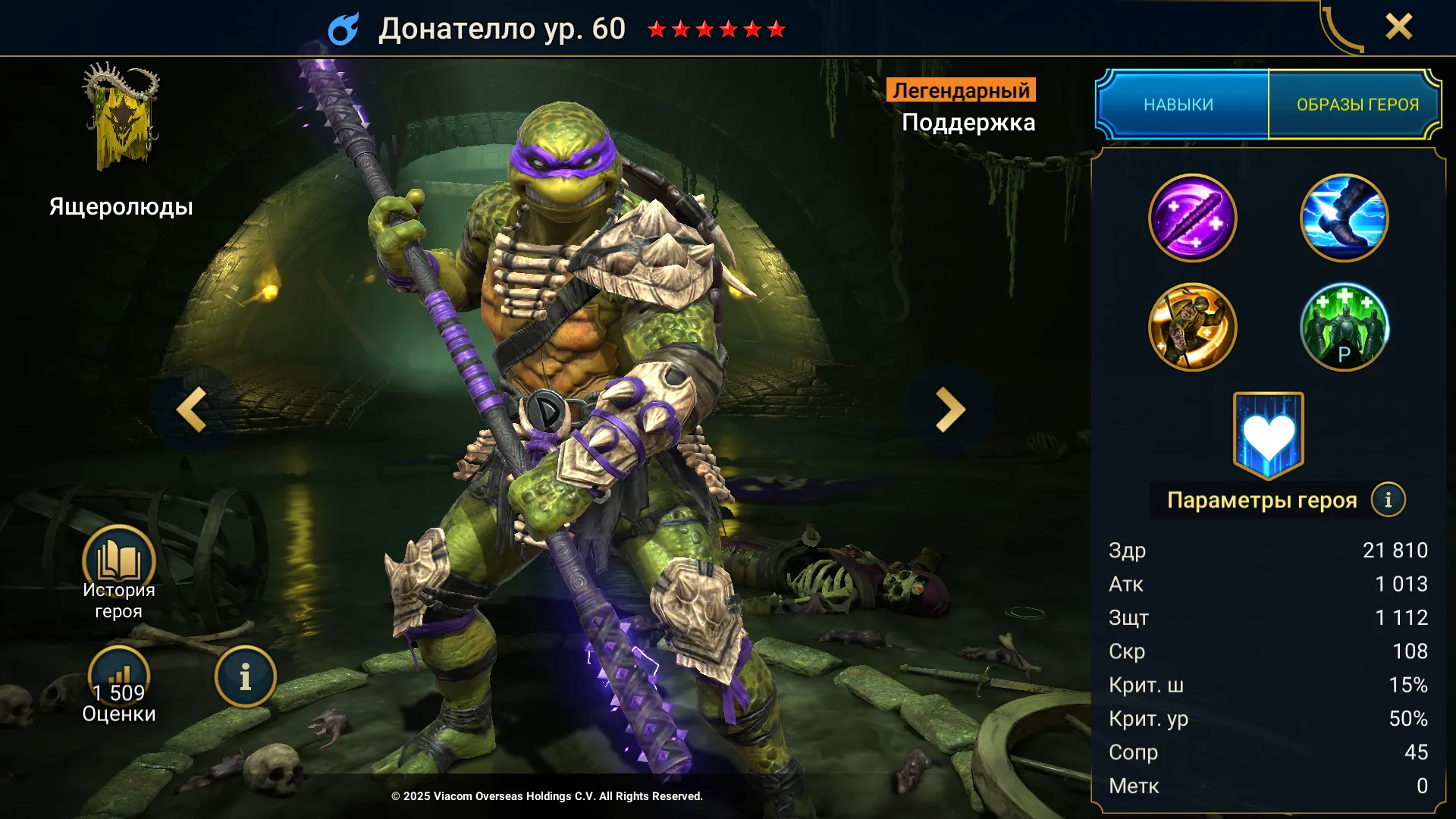This screenshot has height=819, width=1456.
Task: Select the blue lightning boot skill icon
Action: coord(1344,218)
